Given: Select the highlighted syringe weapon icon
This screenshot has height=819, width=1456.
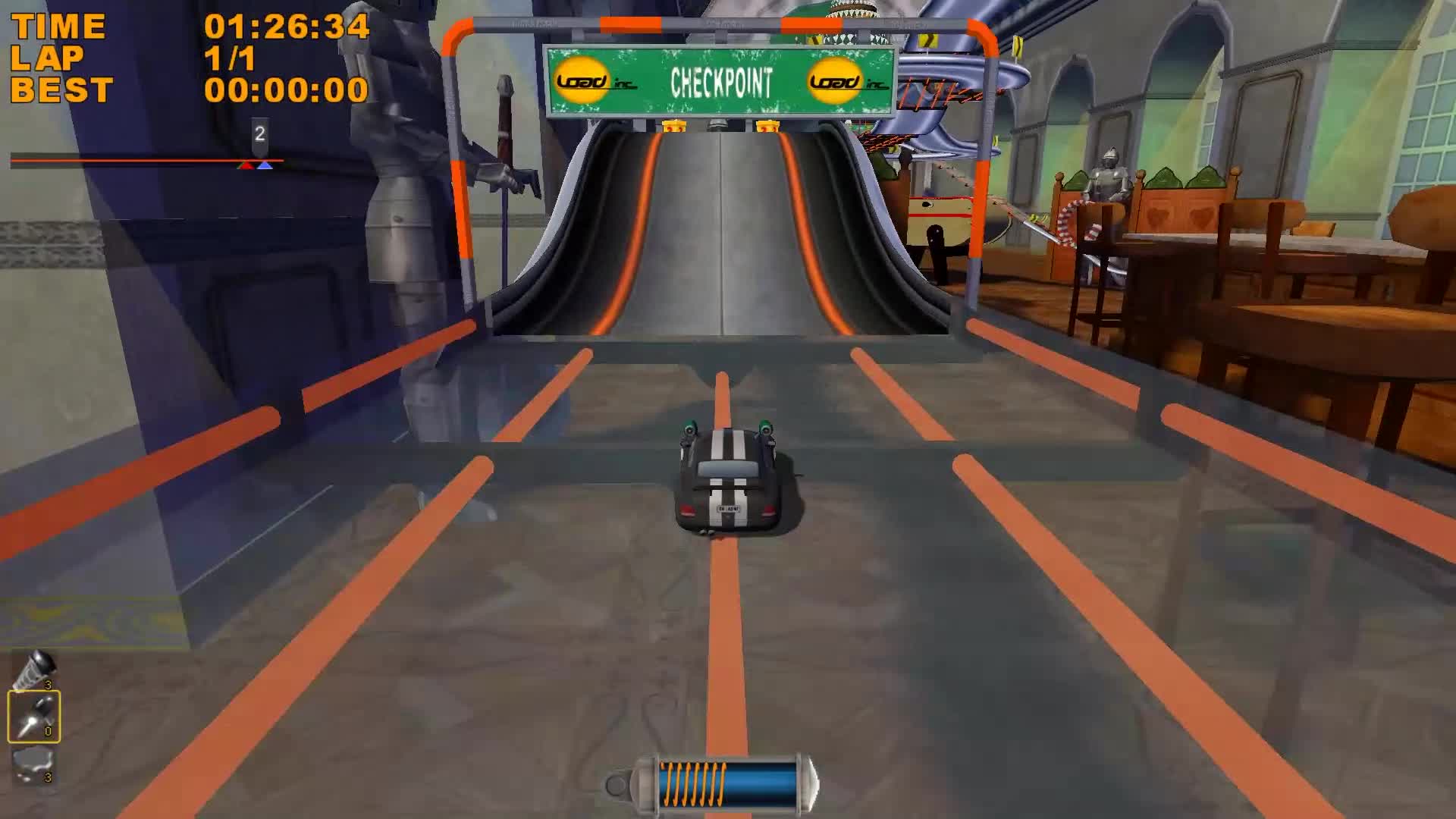Looking at the screenshot, I should [x=33, y=716].
